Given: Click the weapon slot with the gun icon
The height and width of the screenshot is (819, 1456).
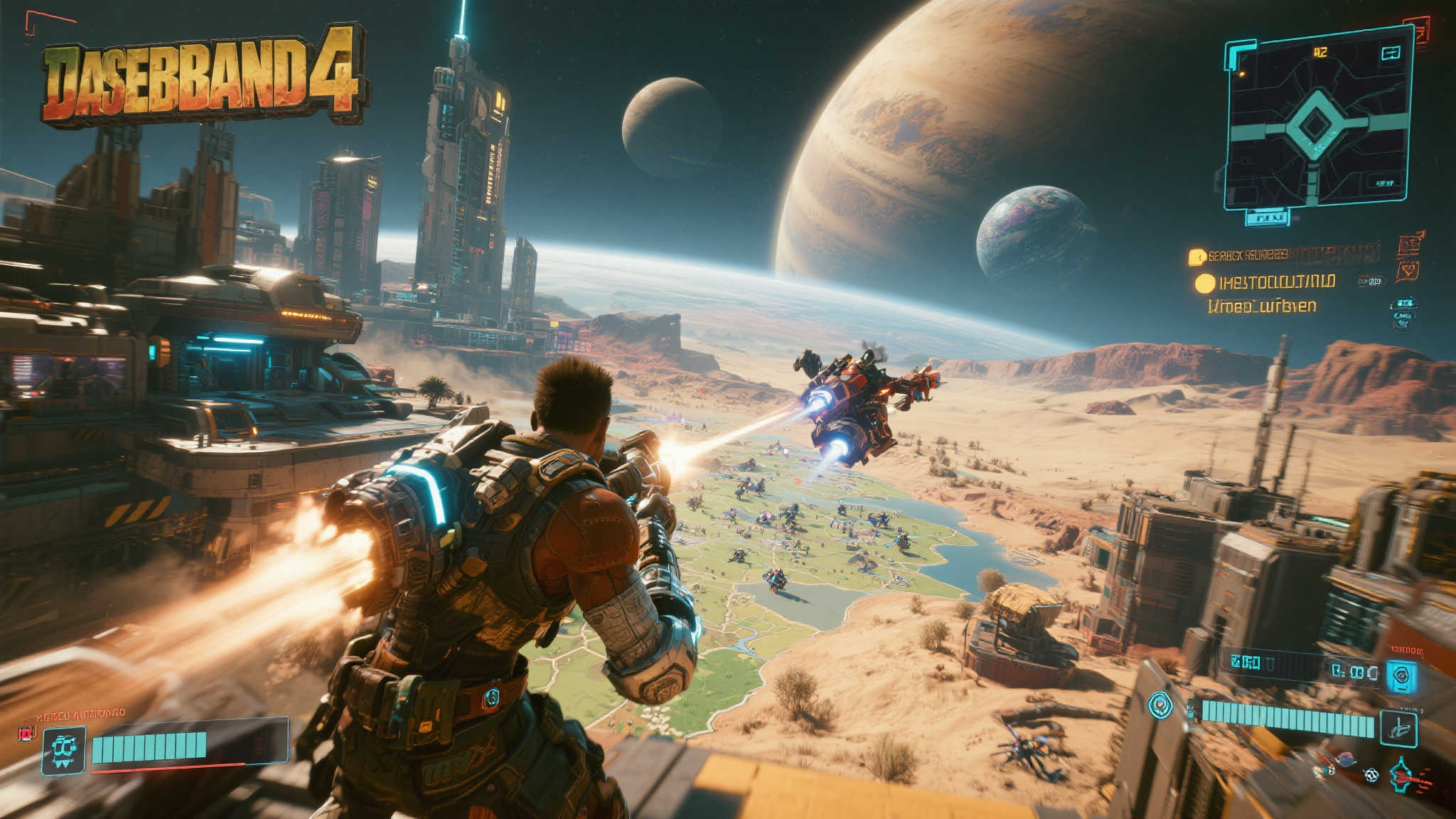Looking at the screenshot, I should (1398, 729).
